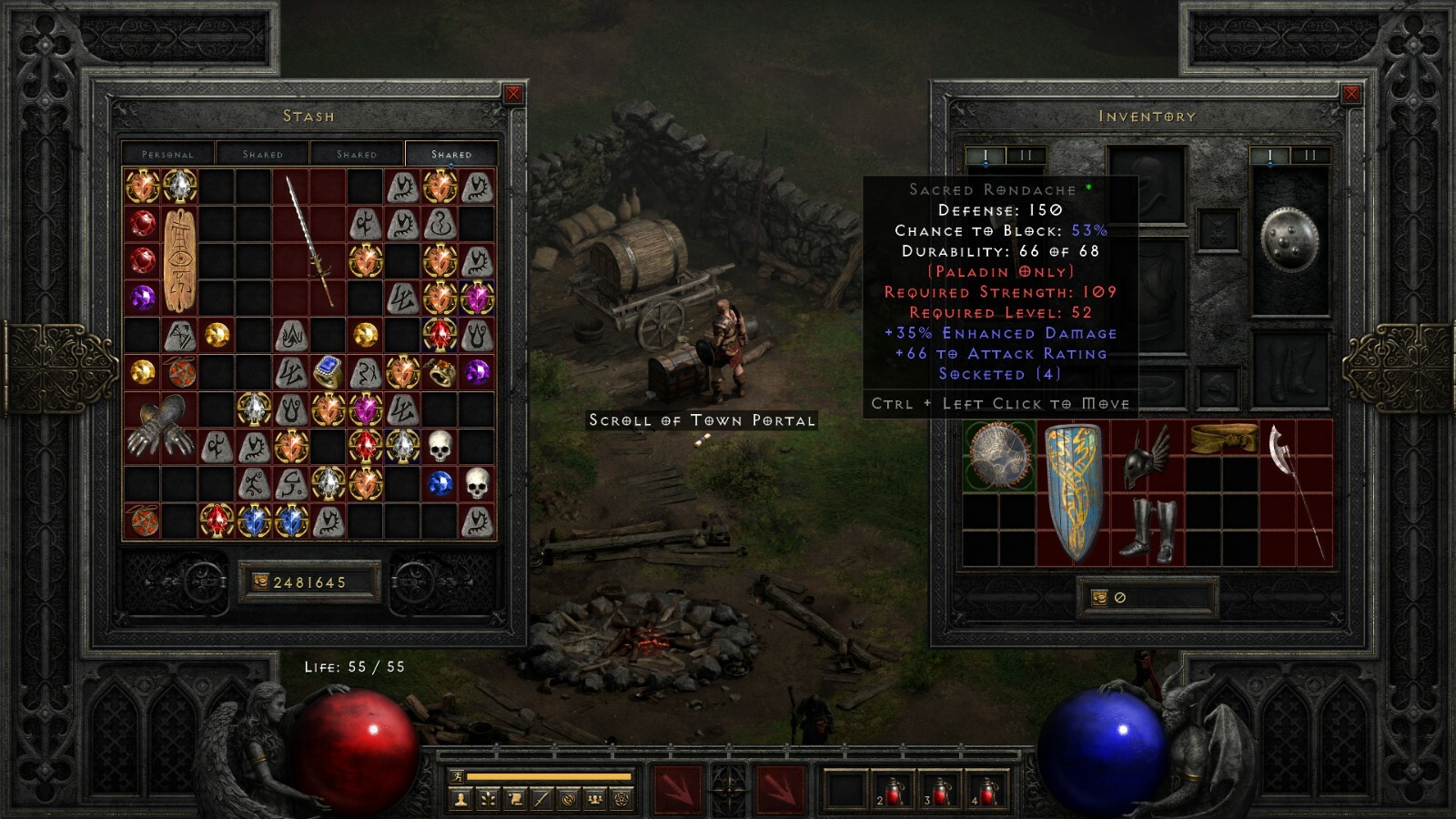
Task: Select the sword icon in the bottom menu bar
Action: 541,799
